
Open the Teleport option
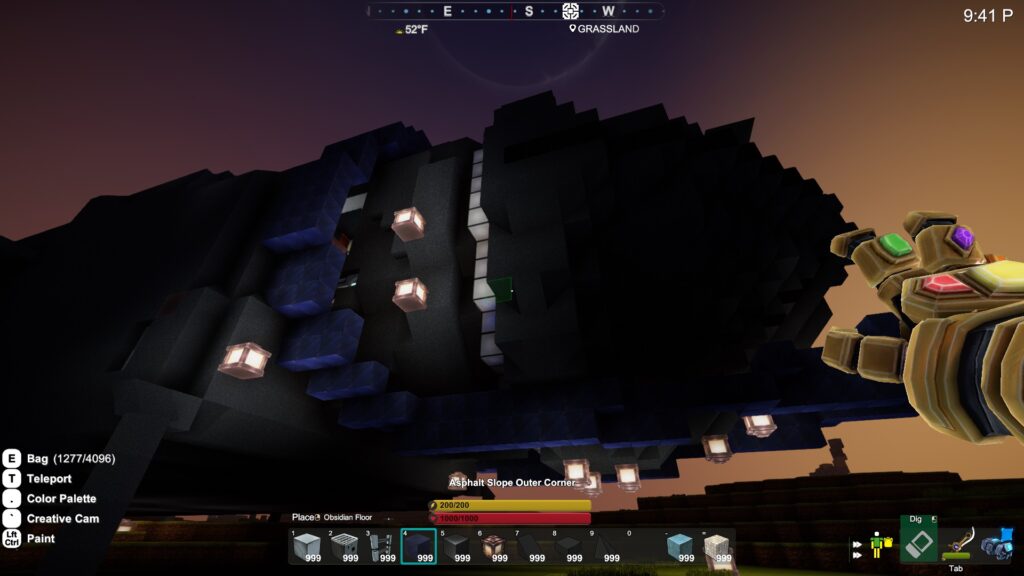point(48,478)
